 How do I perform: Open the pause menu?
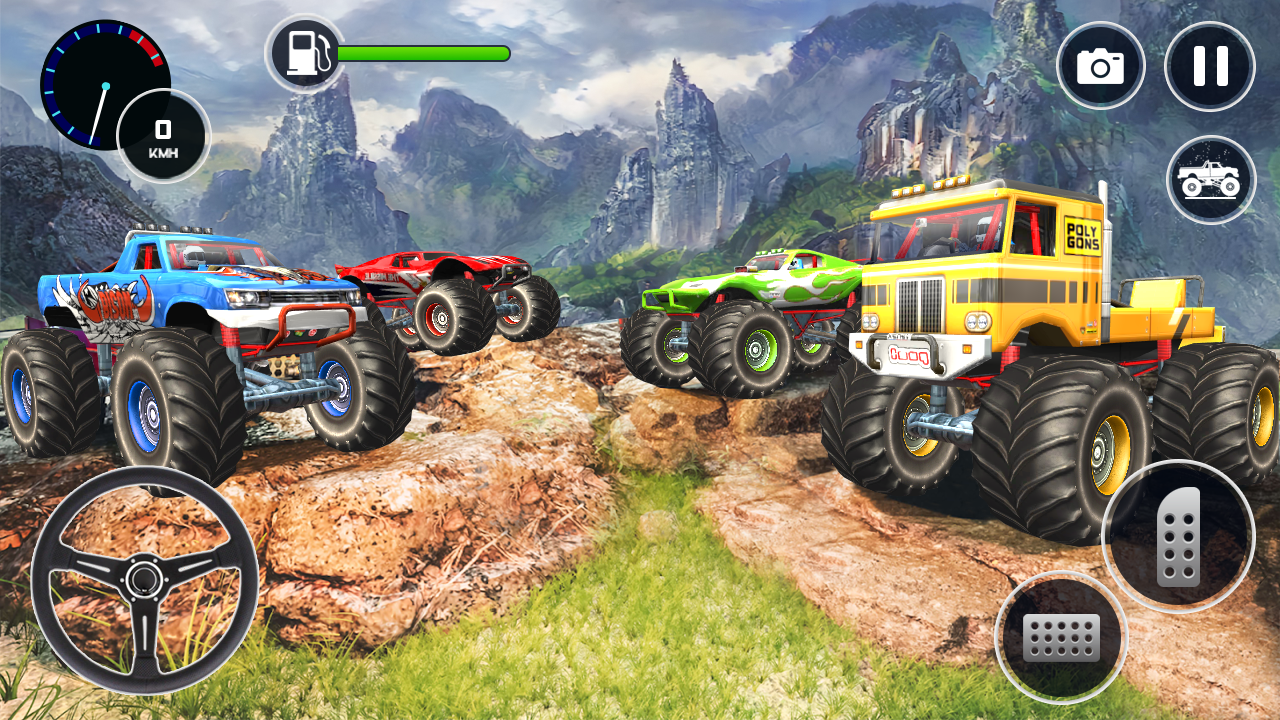click(x=1209, y=64)
